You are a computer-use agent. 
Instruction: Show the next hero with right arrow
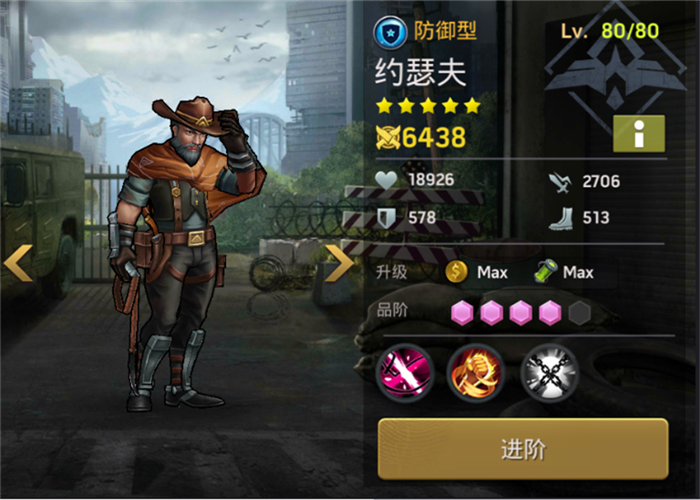click(340, 262)
